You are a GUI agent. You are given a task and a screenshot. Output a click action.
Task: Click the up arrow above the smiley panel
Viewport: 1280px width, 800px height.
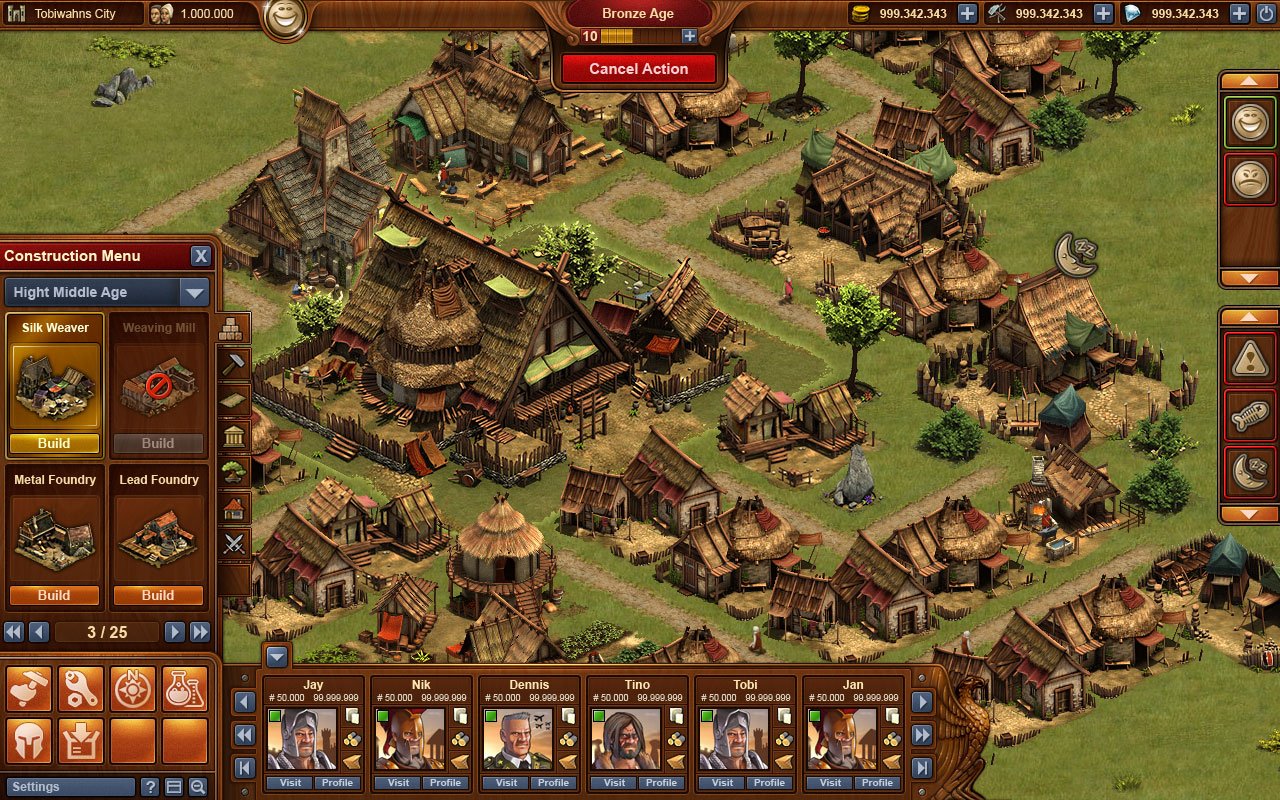click(x=1249, y=79)
